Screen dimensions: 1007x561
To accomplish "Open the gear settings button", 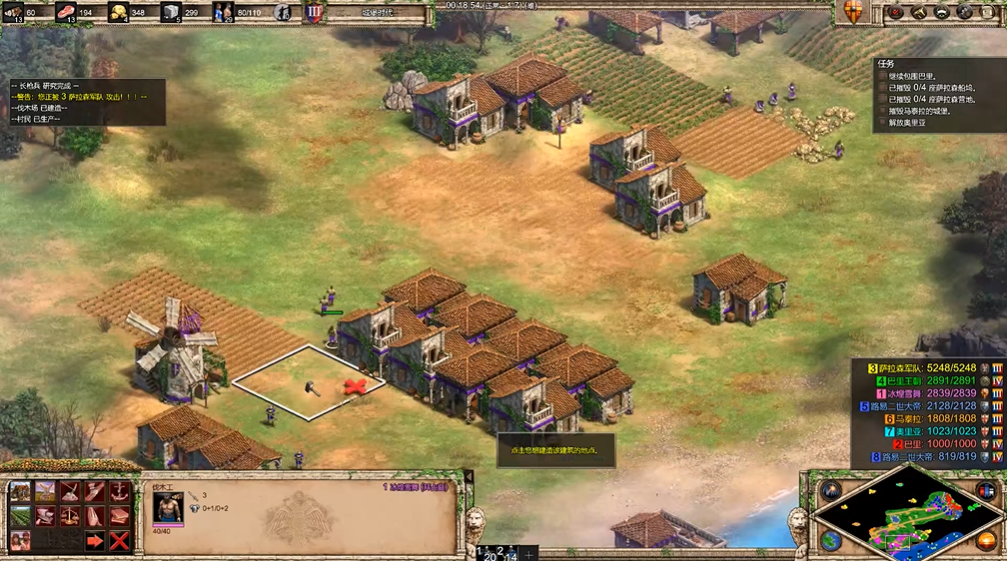I will coord(965,12).
